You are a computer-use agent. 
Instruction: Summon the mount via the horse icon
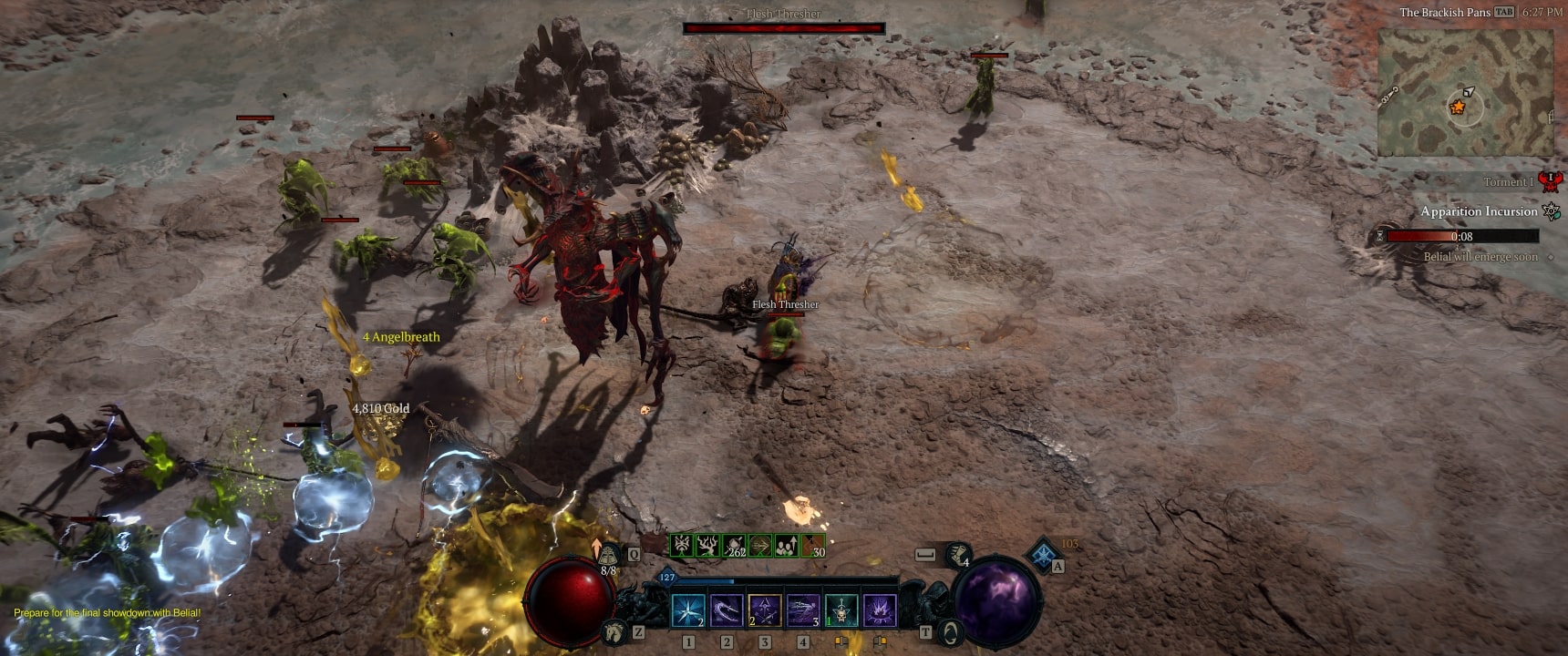tap(615, 630)
